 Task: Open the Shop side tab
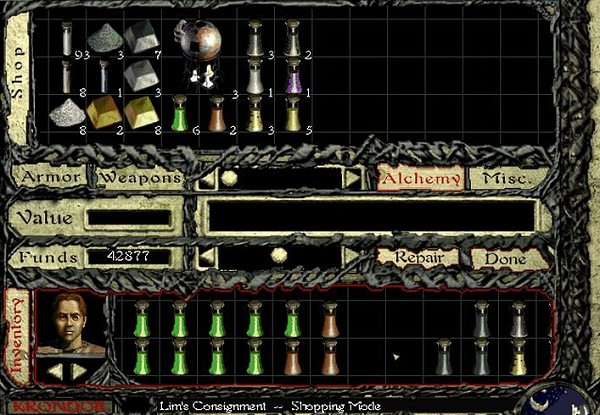(x=17, y=70)
